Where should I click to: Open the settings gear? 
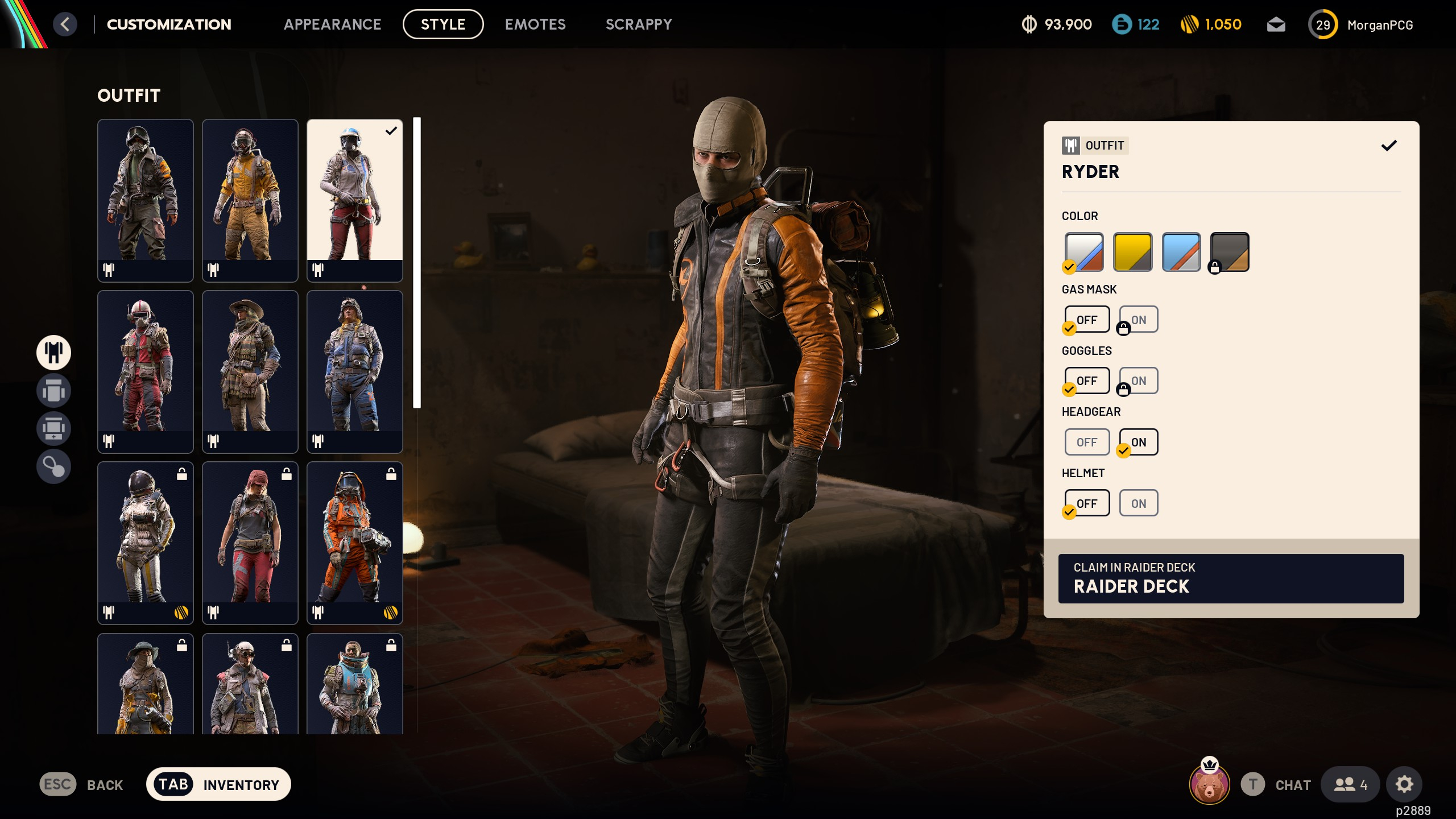pos(1404,784)
